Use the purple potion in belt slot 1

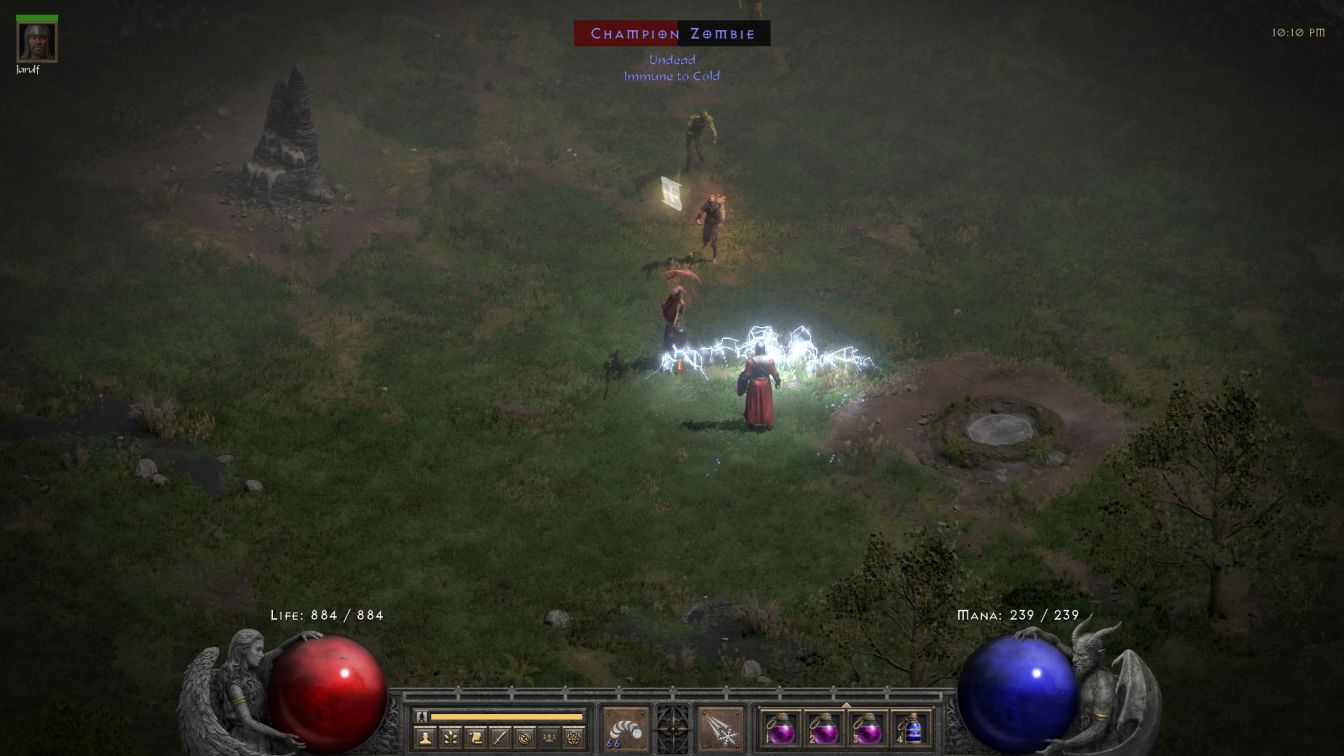tap(781, 728)
